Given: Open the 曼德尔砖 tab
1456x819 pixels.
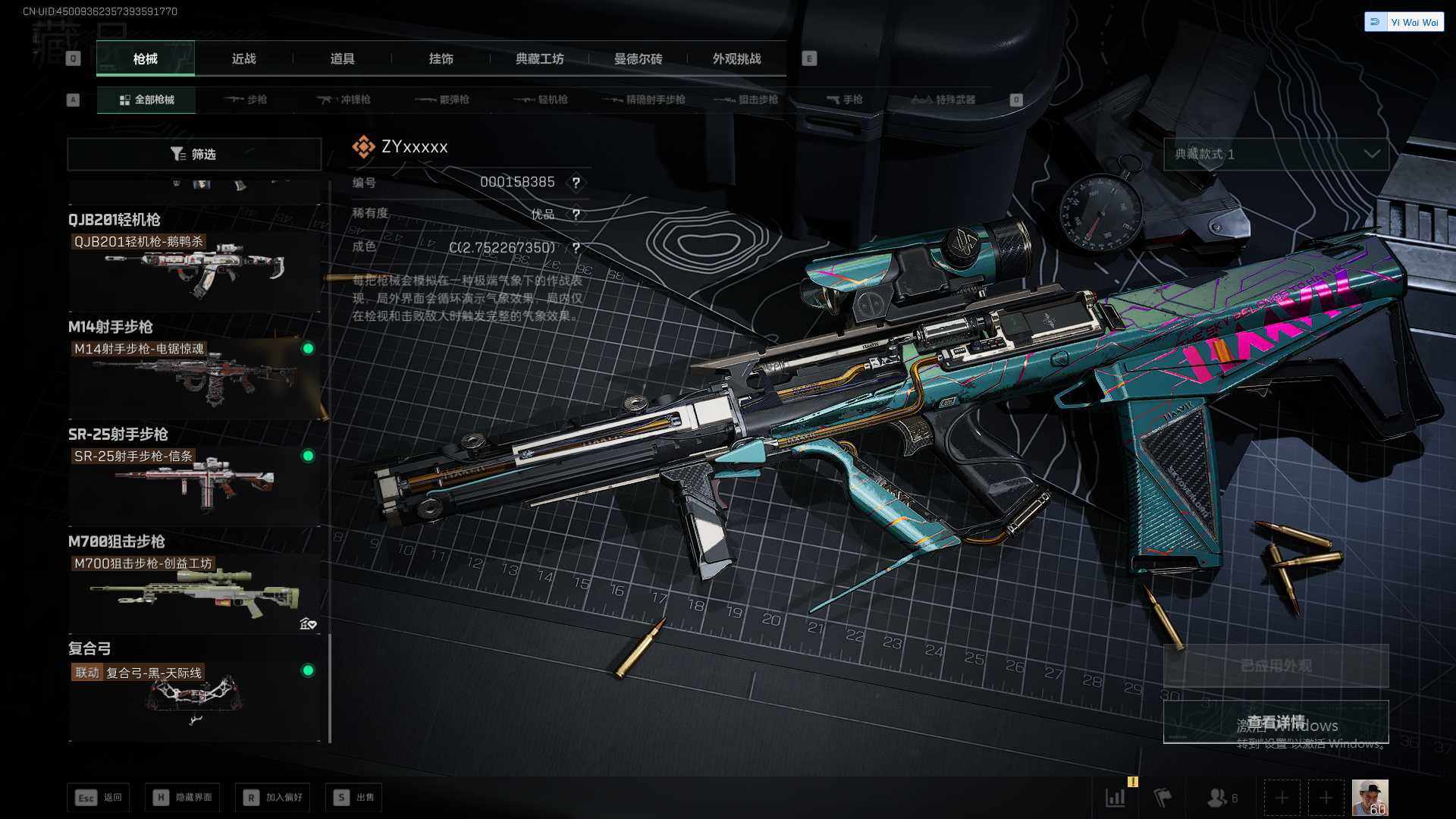Looking at the screenshot, I should 638,59.
